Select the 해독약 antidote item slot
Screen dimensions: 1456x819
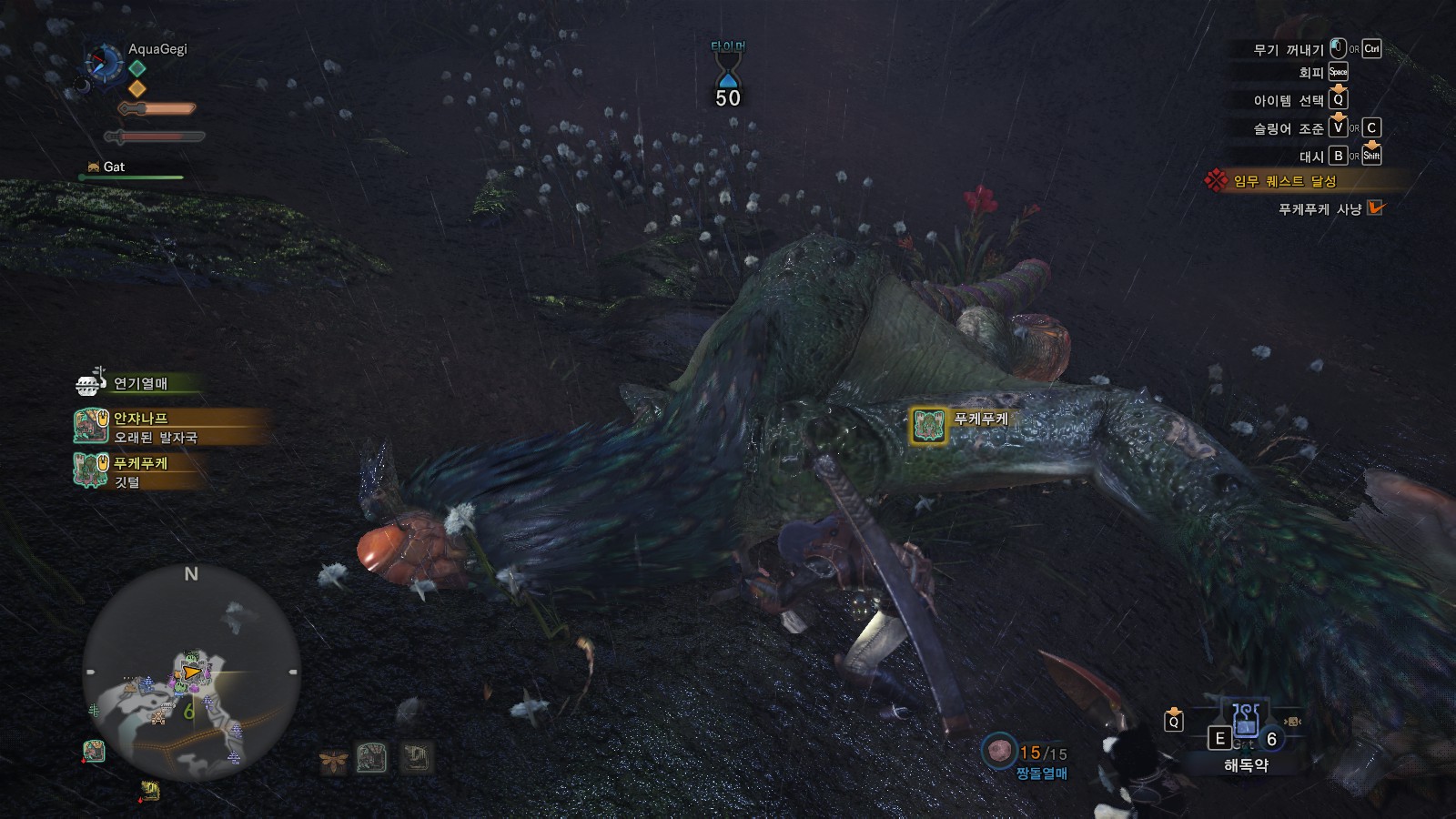(x=1245, y=727)
